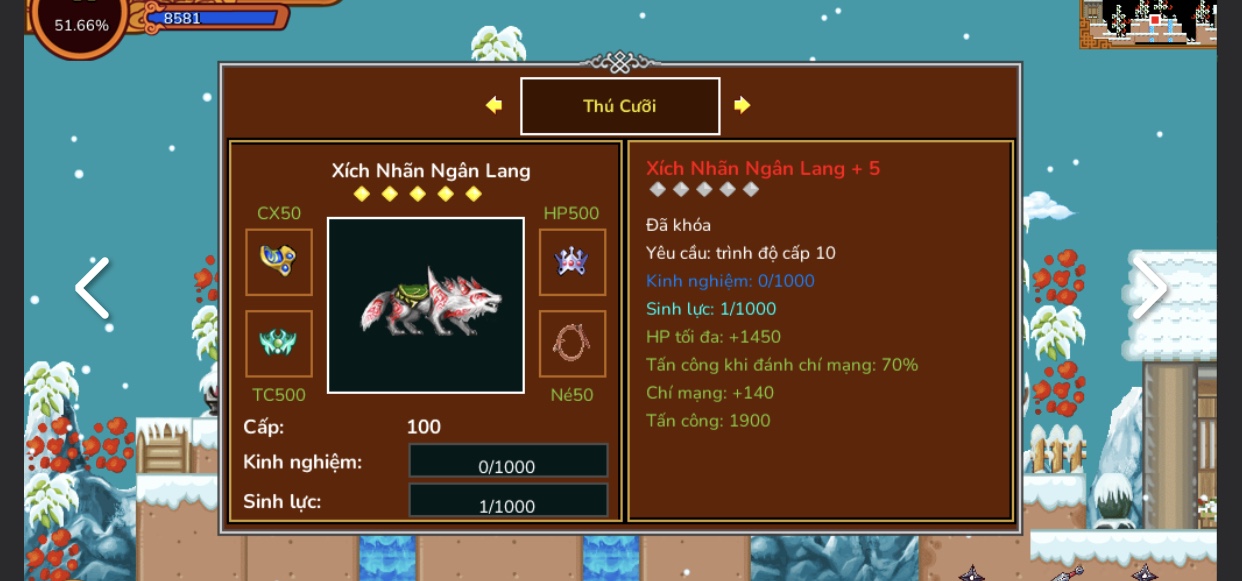Select the CX50 mount equipment slot
The width and height of the screenshot is (1242, 581).
point(279,262)
